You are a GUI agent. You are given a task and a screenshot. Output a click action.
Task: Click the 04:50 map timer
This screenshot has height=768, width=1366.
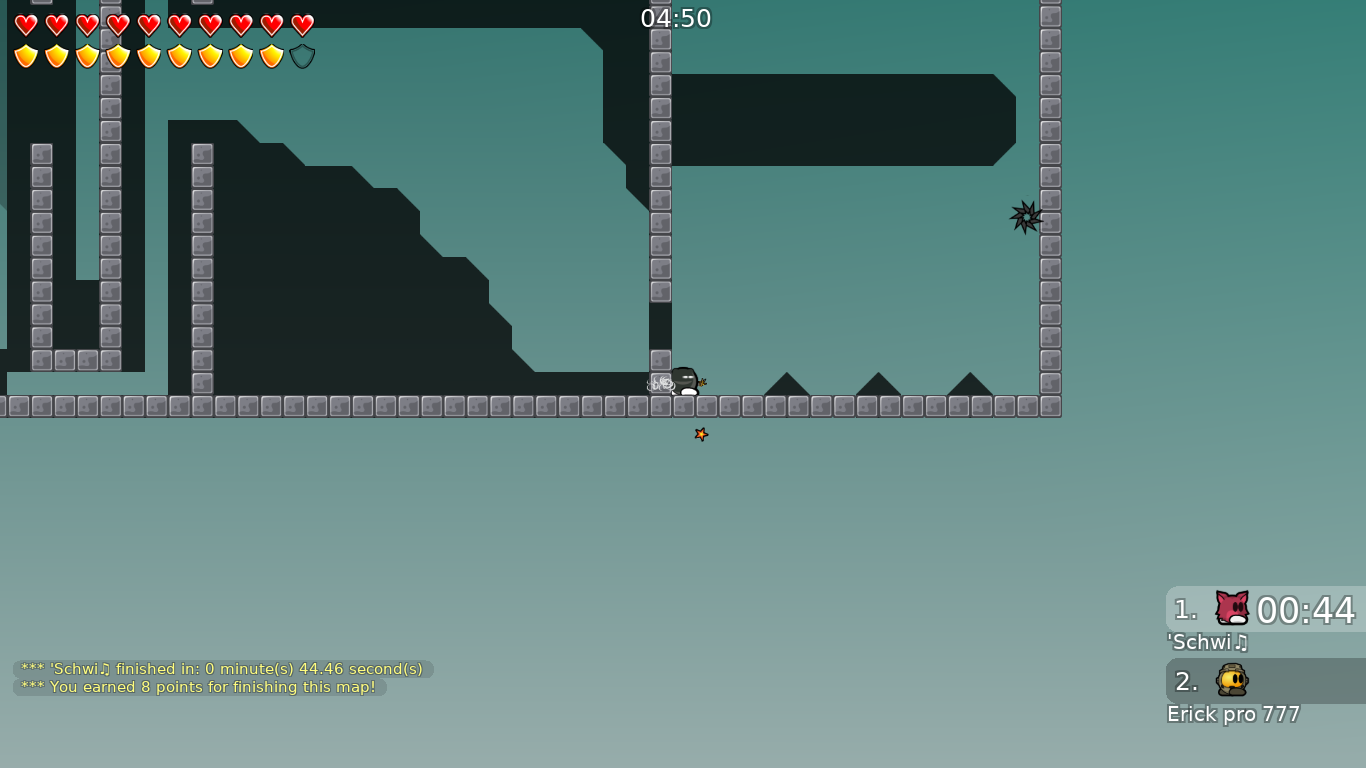click(x=677, y=17)
